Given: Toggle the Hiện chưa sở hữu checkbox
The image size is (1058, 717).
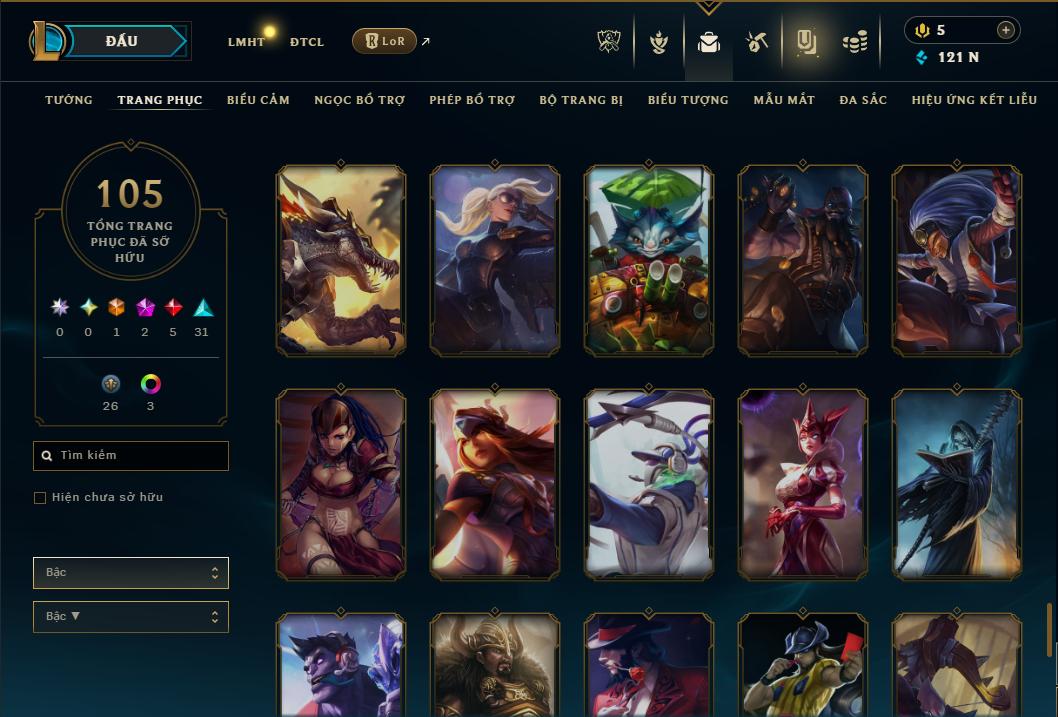Looking at the screenshot, I should coord(40,498).
